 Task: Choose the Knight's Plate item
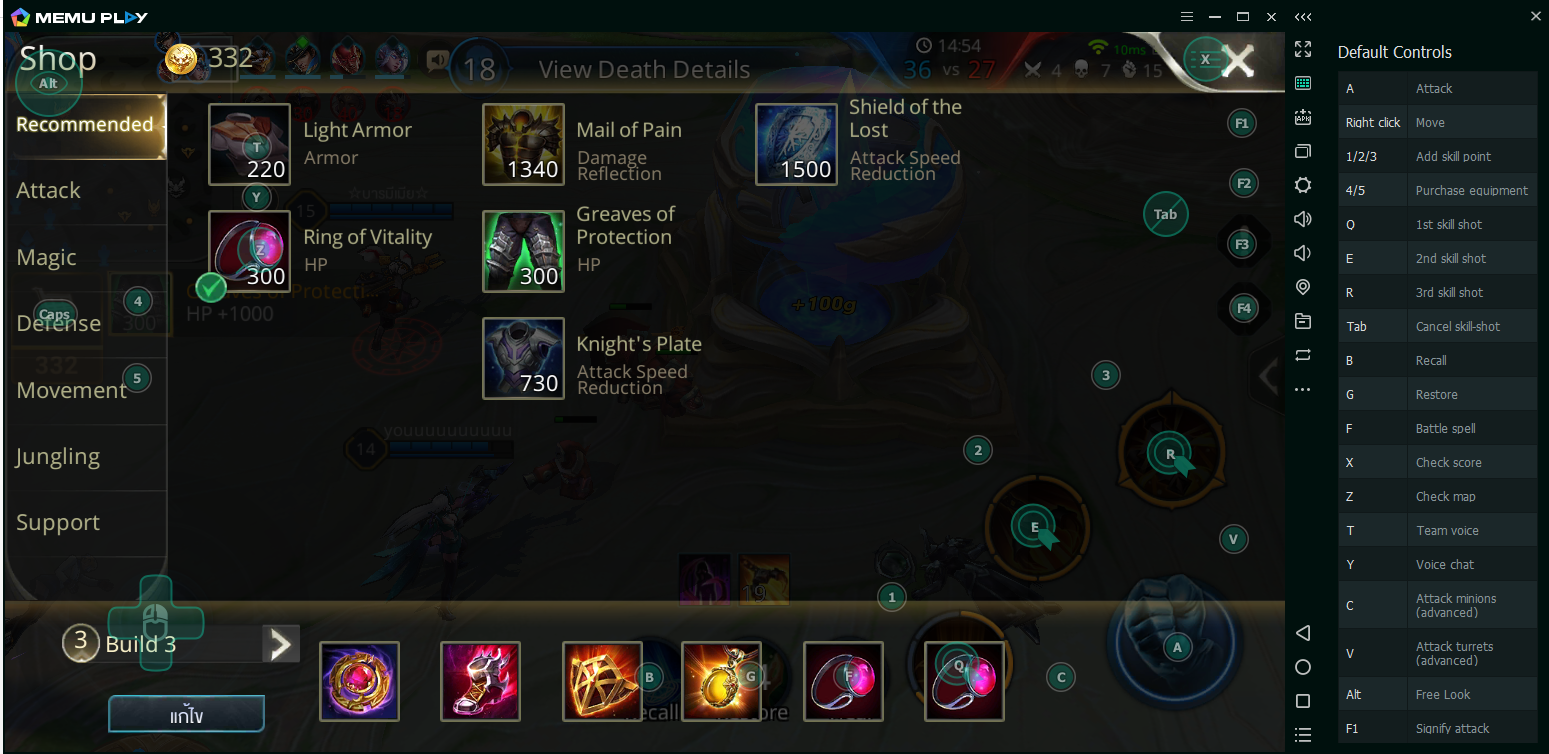click(x=523, y=358)
